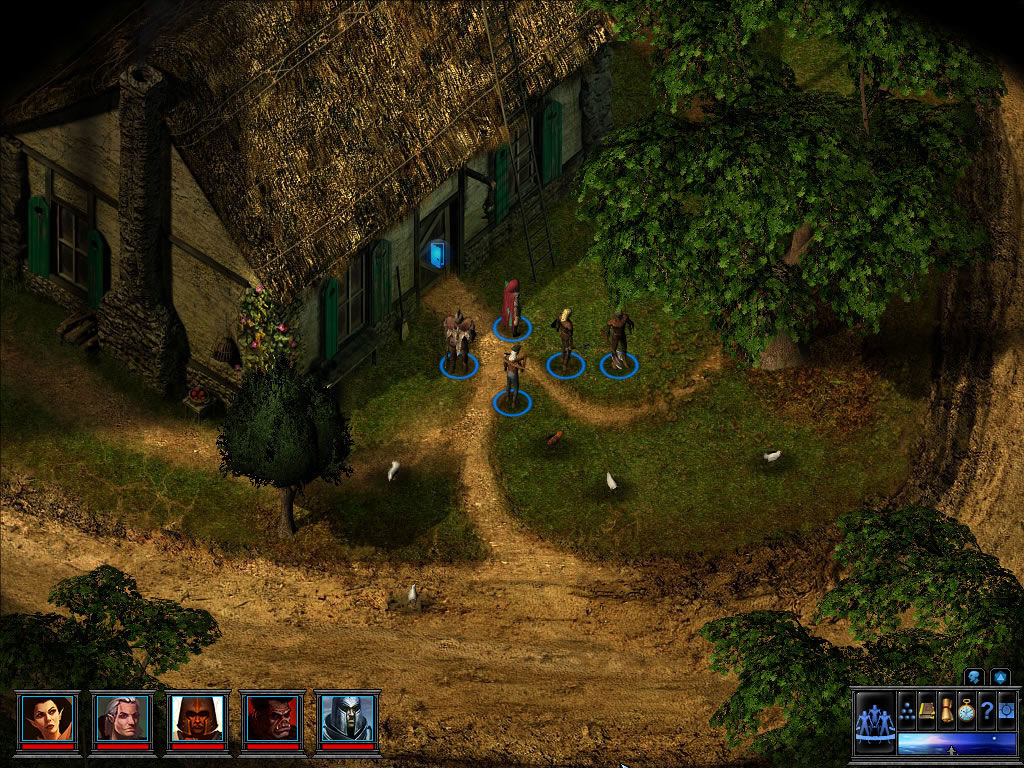Select the dark-haired elf woman portrait
This screenshot has width=1024, height=768.
(48, 717)
